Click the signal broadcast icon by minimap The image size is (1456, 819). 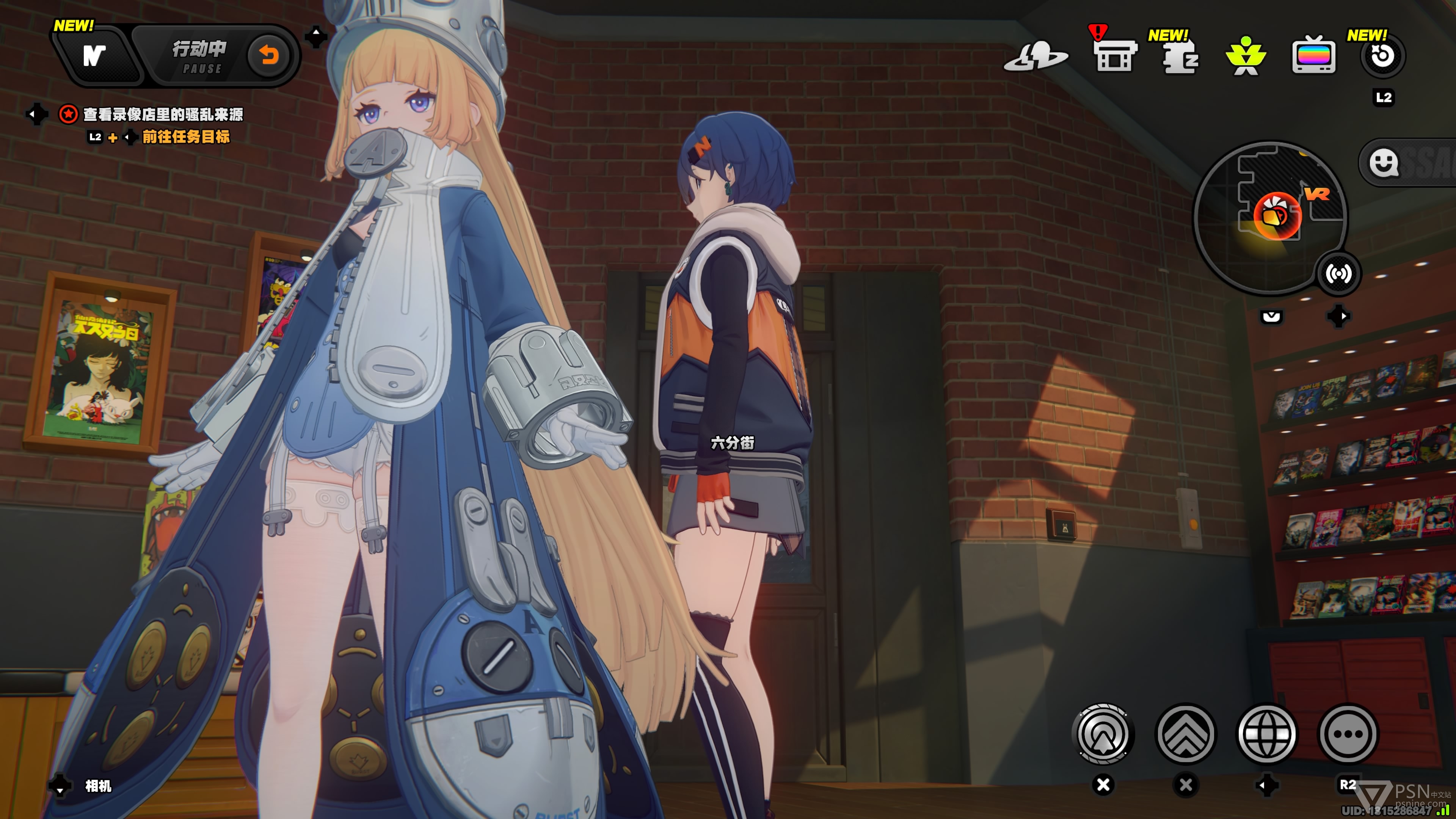tap(1338, 274)
